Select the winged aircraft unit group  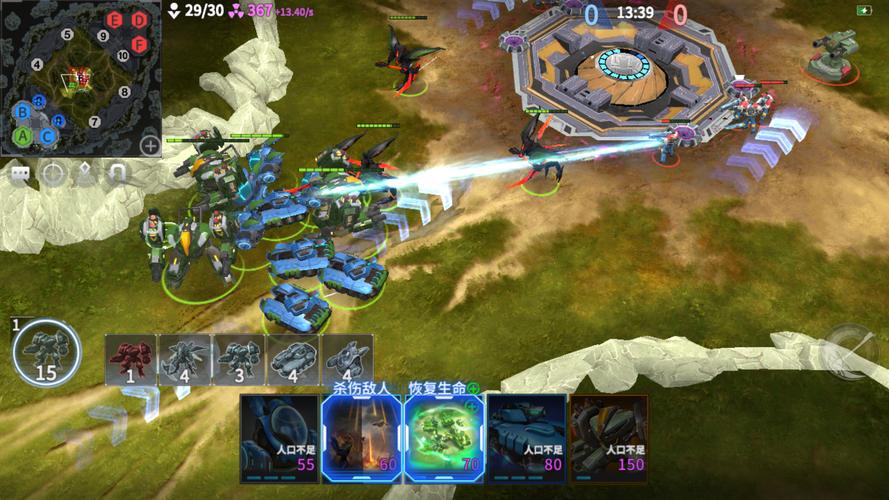[185, 359]
